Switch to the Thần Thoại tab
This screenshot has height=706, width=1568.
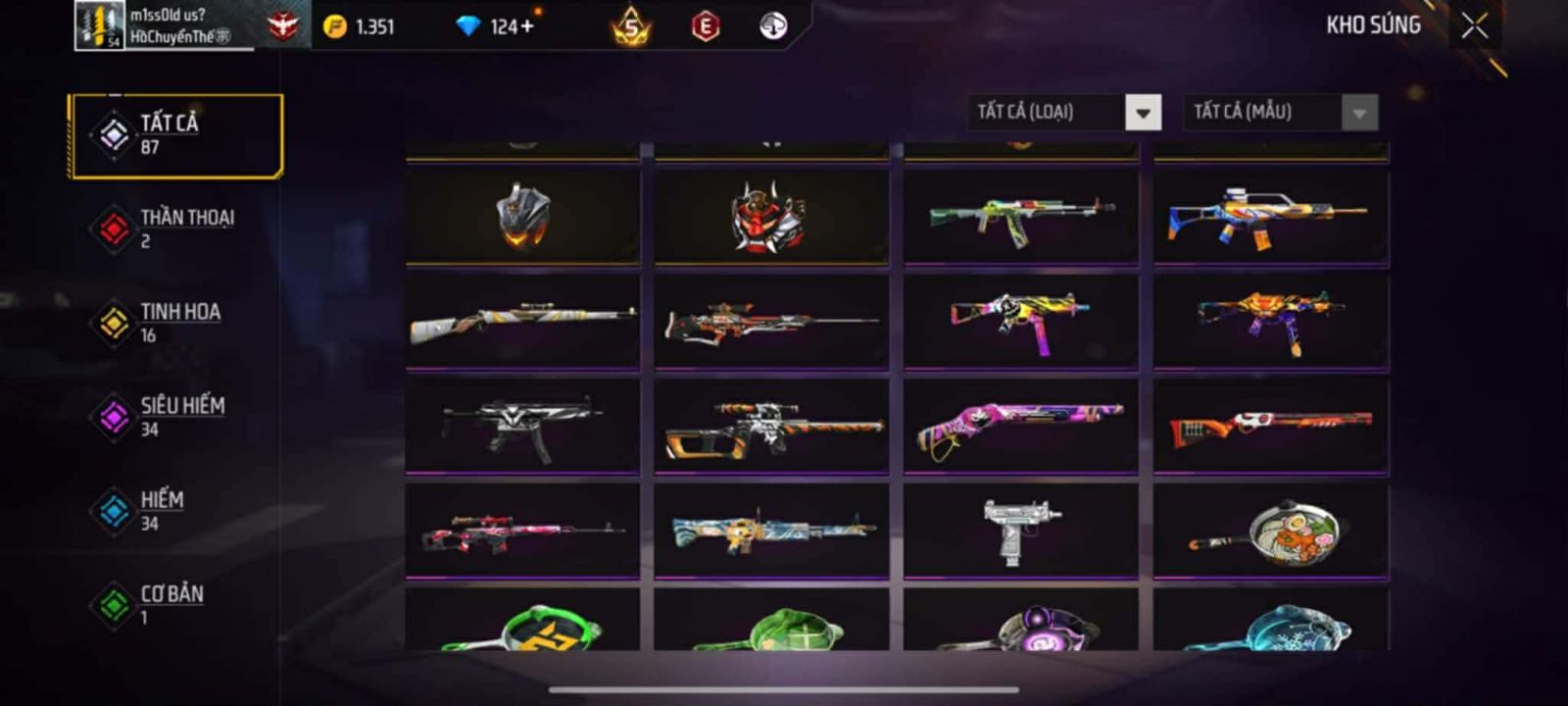[175, 228]
